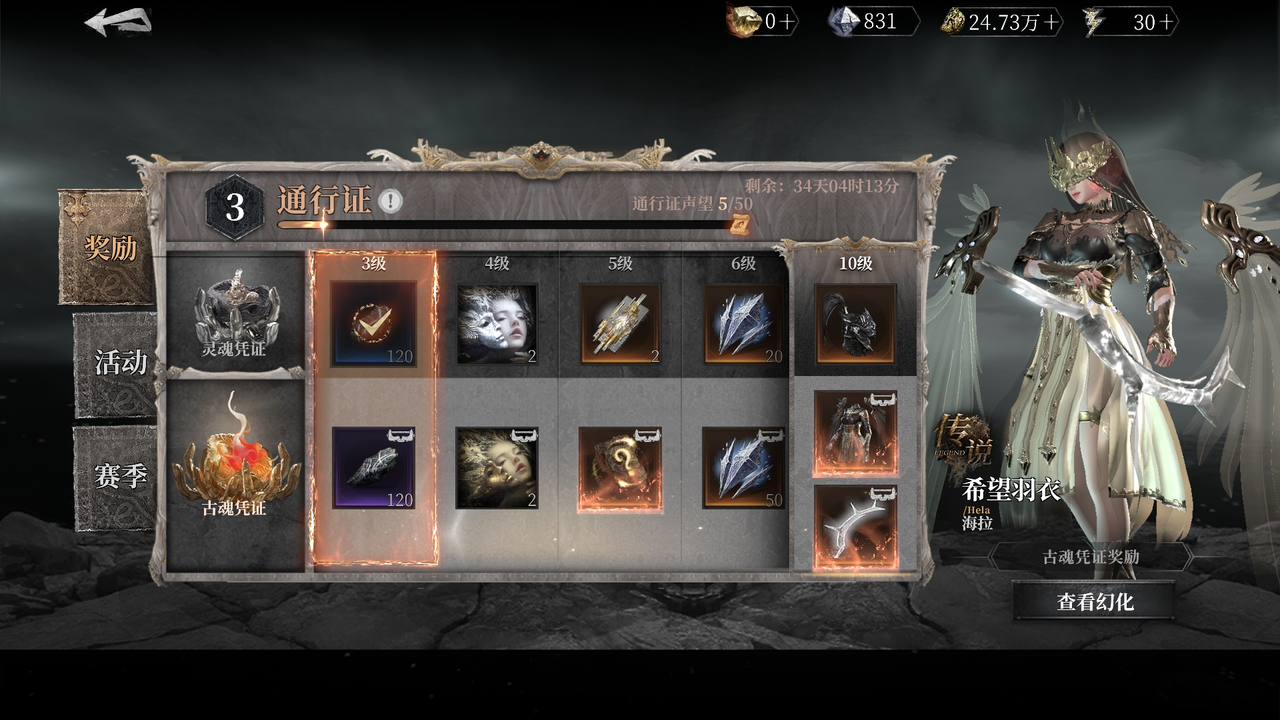Select the 古魂凭证 flame pass tier
Image resolution: width=1280 pixels, height=720 pixels.
click(235, 470)
